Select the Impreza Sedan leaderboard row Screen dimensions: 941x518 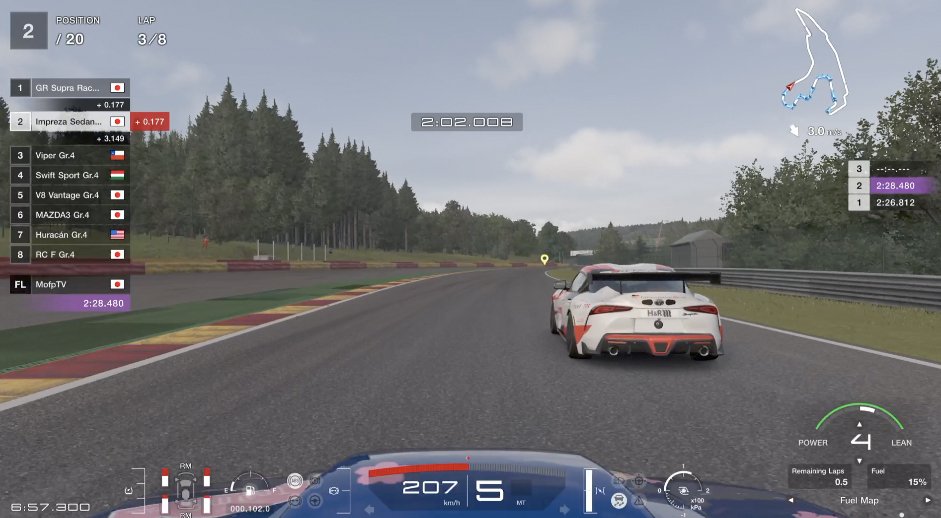68,121
